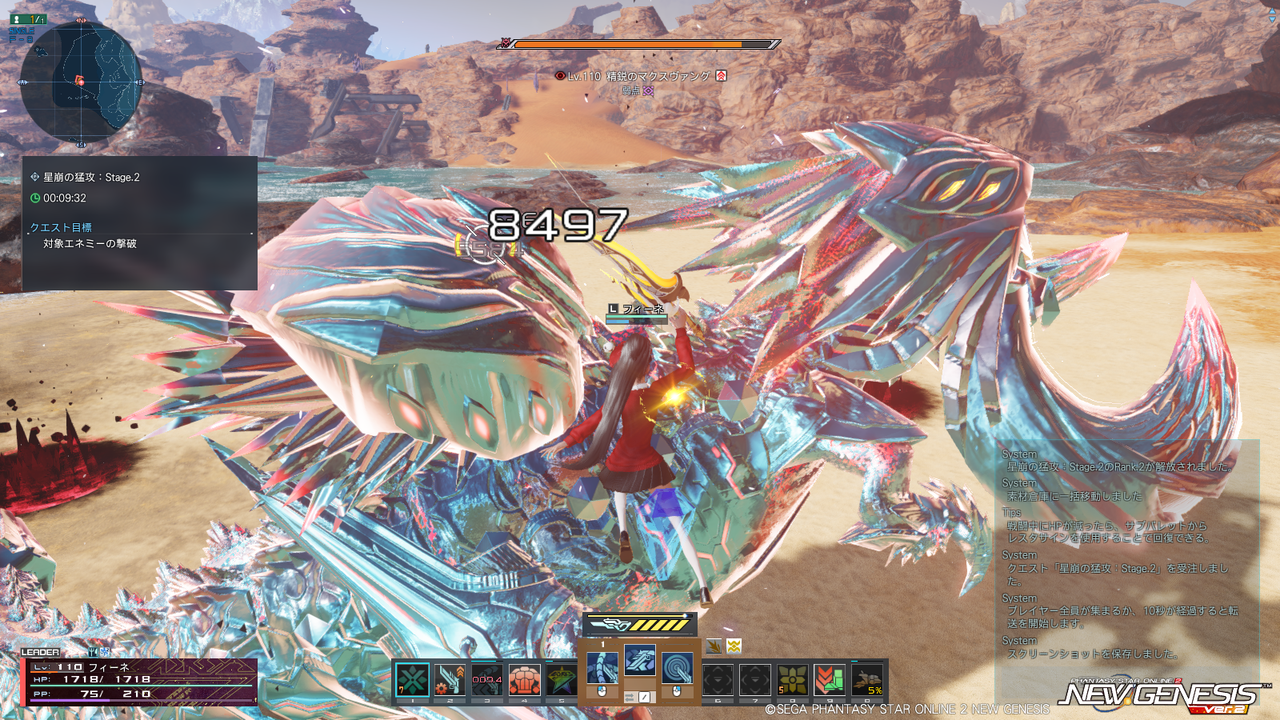This screenshot has height=720, width=1280.
Task: Open the circular minimap
Action: pos(80,82)
